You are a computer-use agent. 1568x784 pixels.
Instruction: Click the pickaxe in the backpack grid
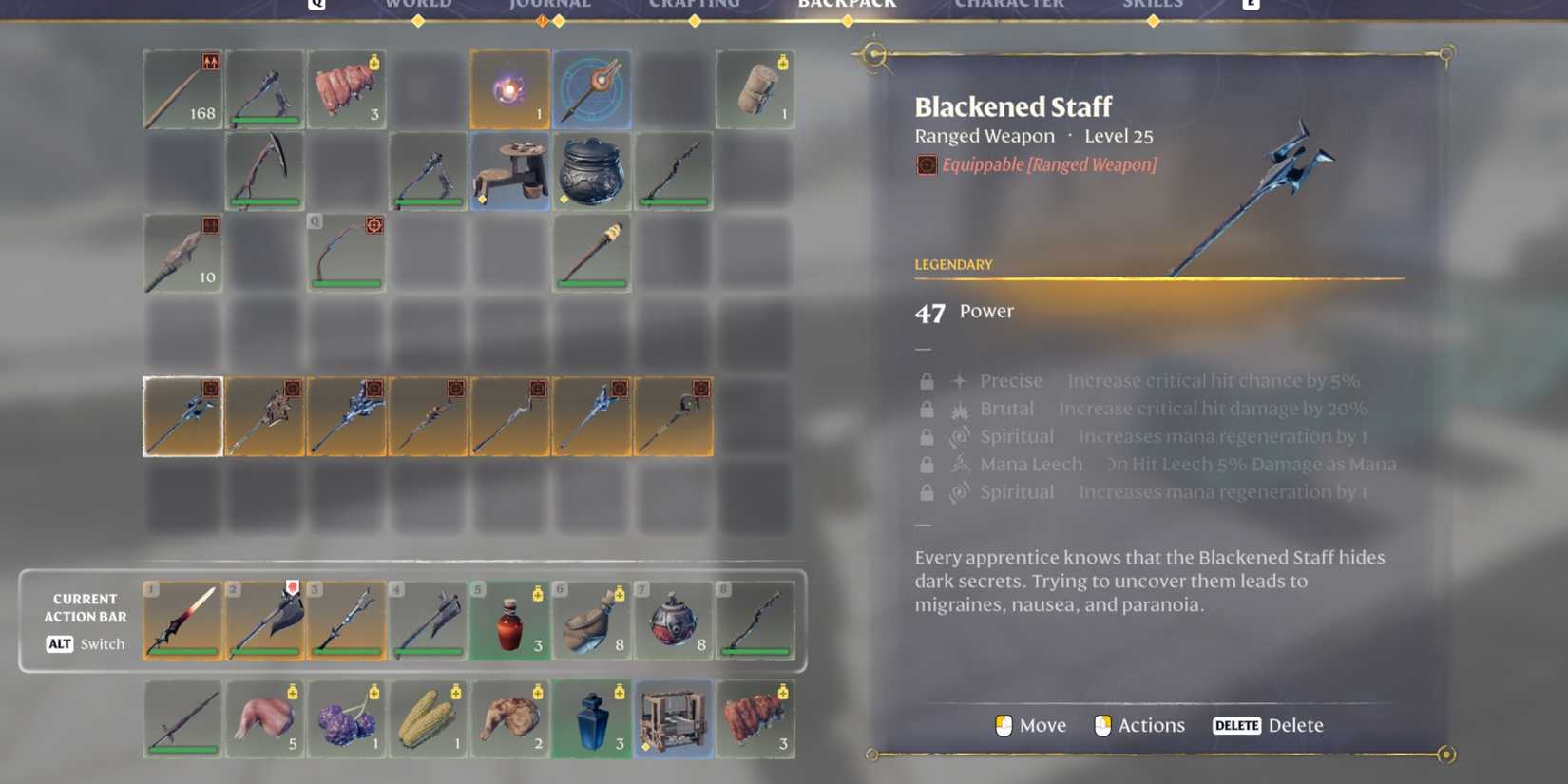pyautogui.click(x=264, y=169)
